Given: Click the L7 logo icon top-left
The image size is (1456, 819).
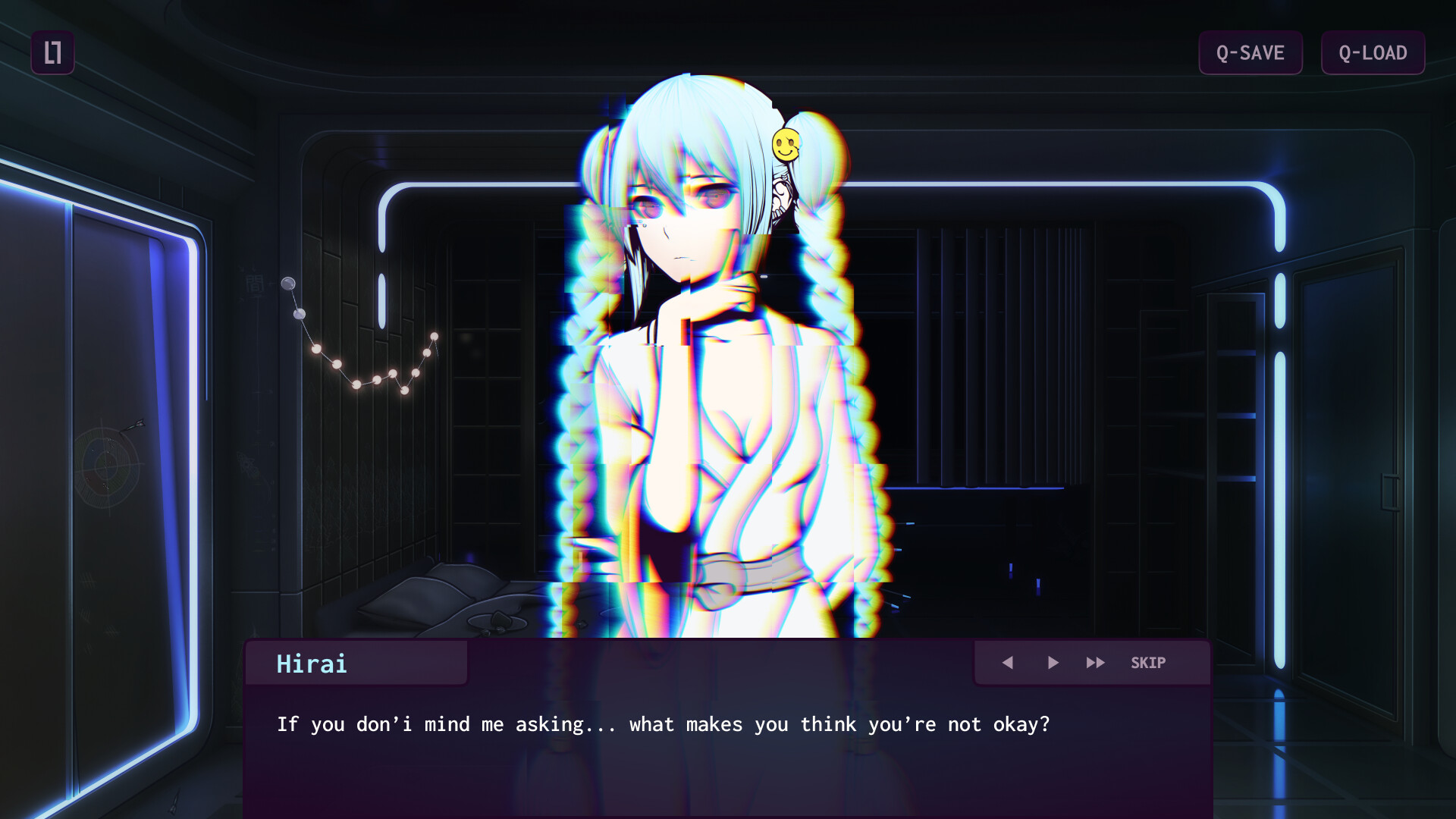Looking at the screenshot, I should [53, 52].
